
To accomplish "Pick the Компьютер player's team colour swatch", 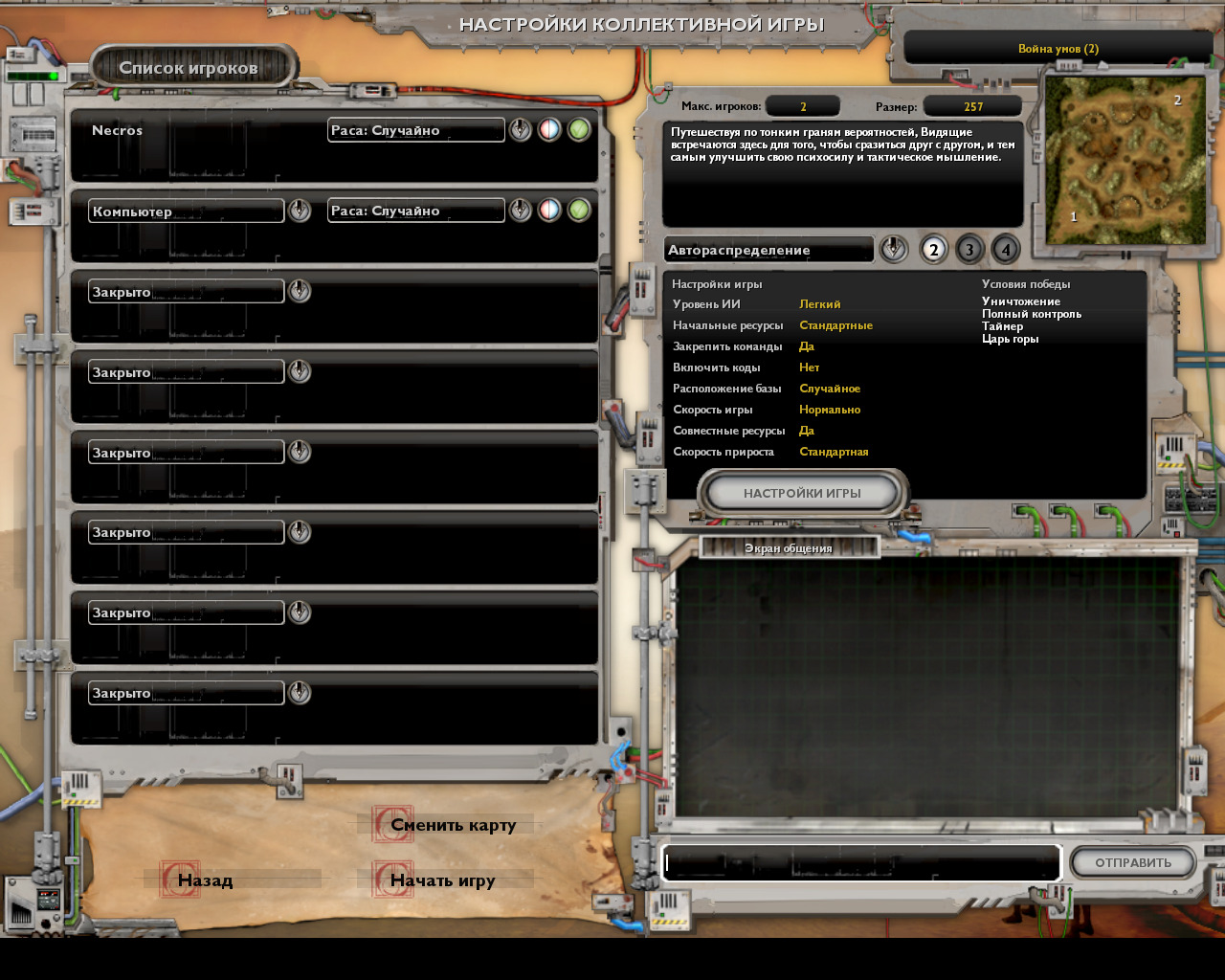I will pos(549,211).
